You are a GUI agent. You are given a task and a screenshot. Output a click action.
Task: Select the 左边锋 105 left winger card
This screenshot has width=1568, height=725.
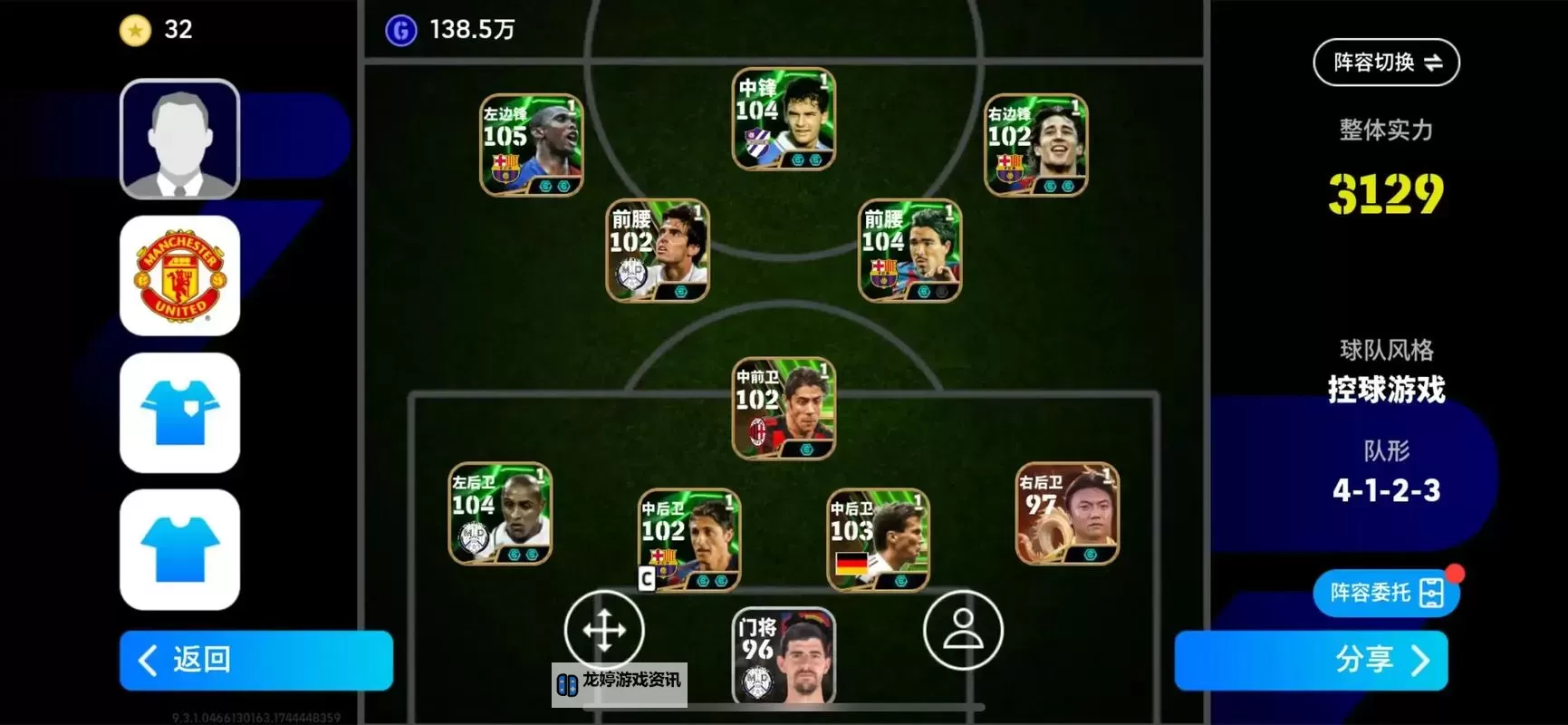[x=532, y=145]
